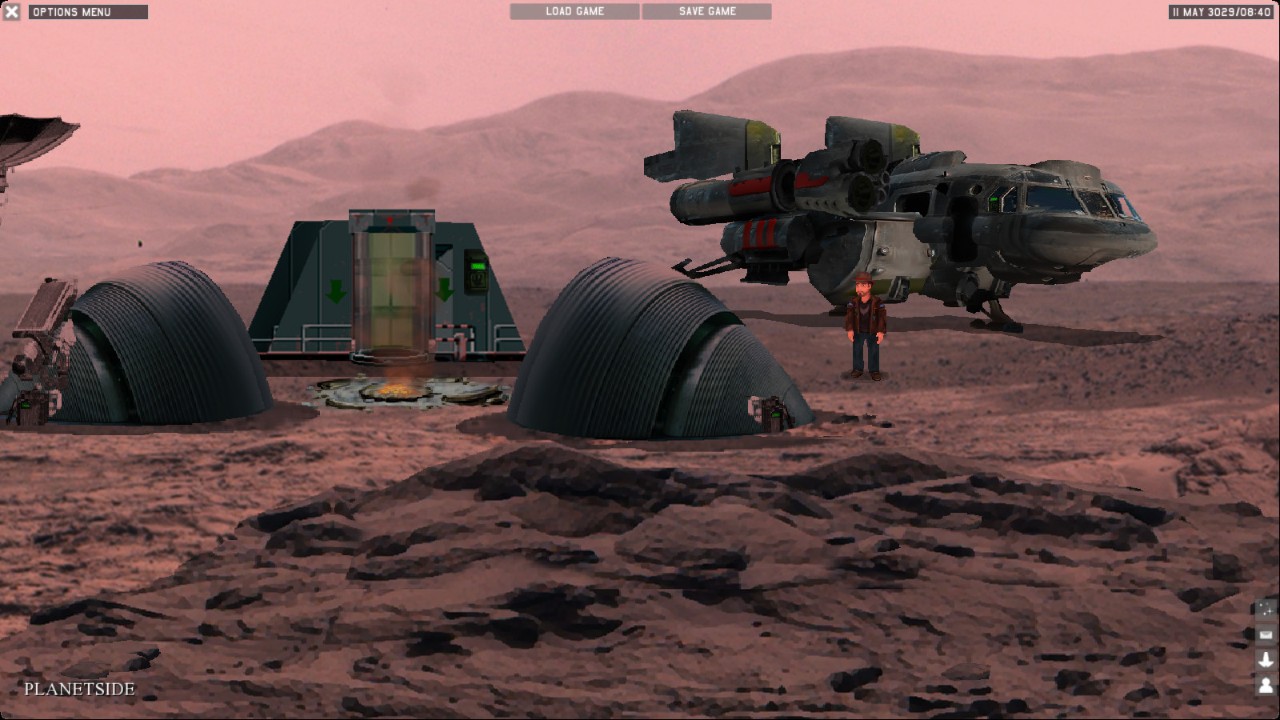Click the X close button
Viewport: 1280px width, 720px height.
(12, 12)
